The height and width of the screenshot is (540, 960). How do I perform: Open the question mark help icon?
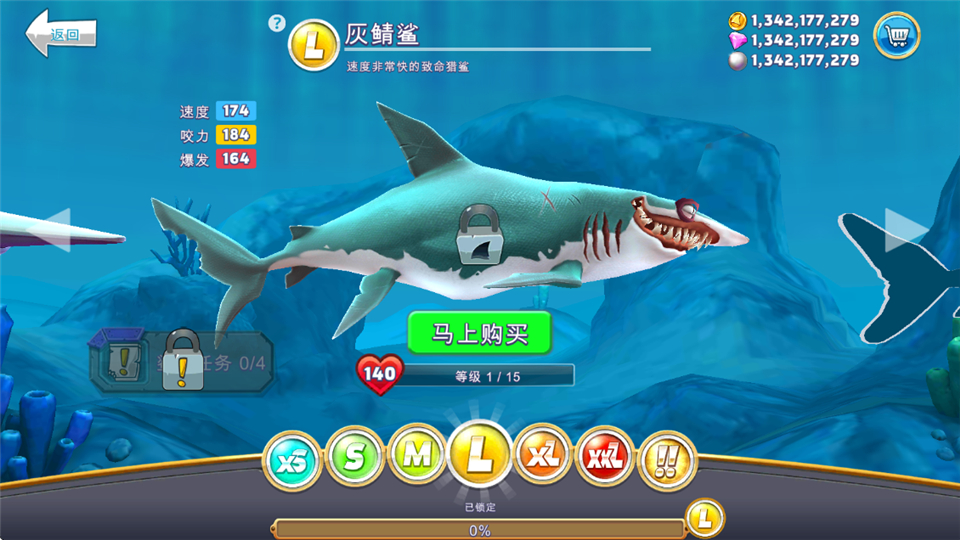click(x=277, y=23)
